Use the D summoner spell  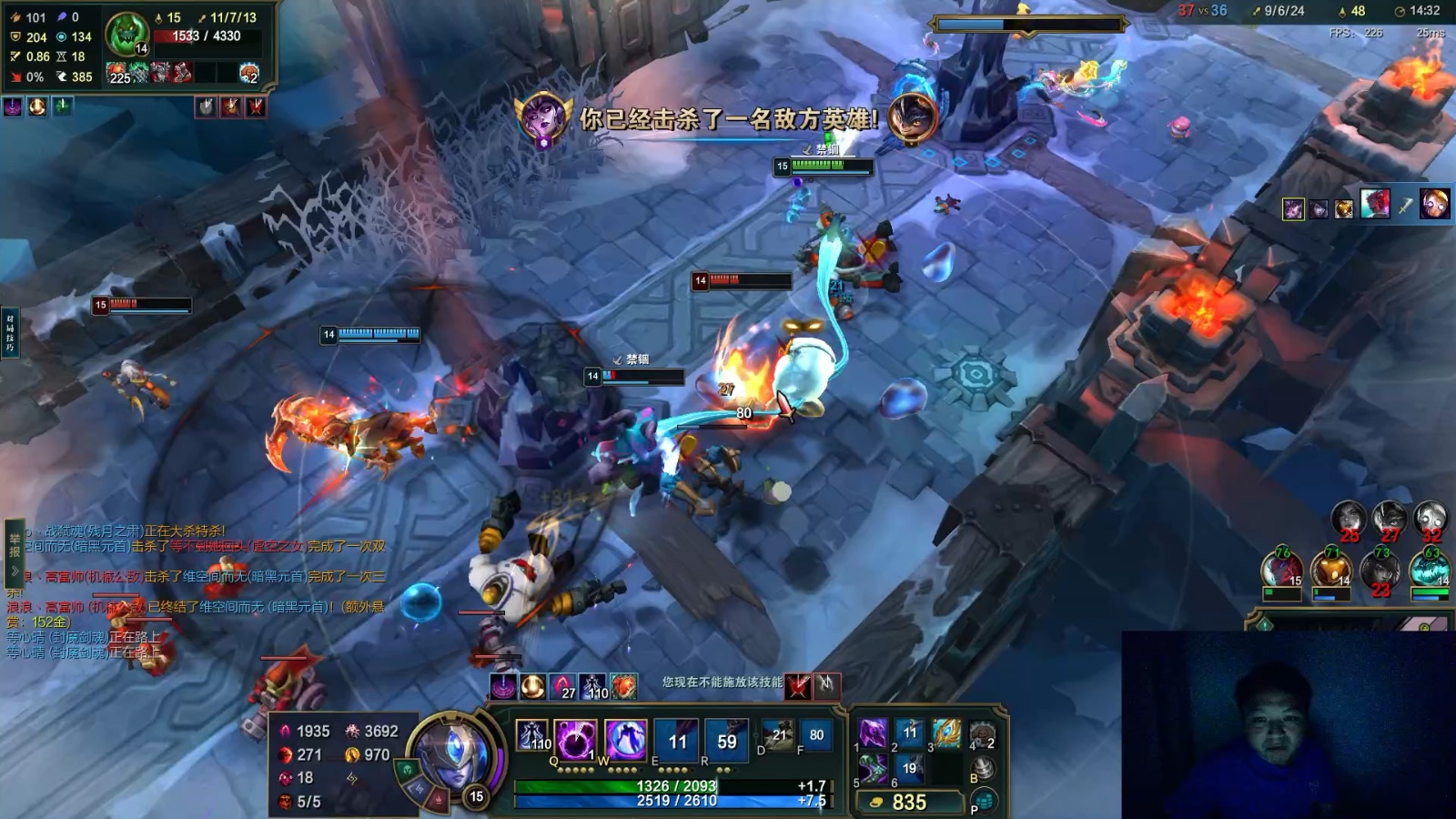click(x=778, y=735)
